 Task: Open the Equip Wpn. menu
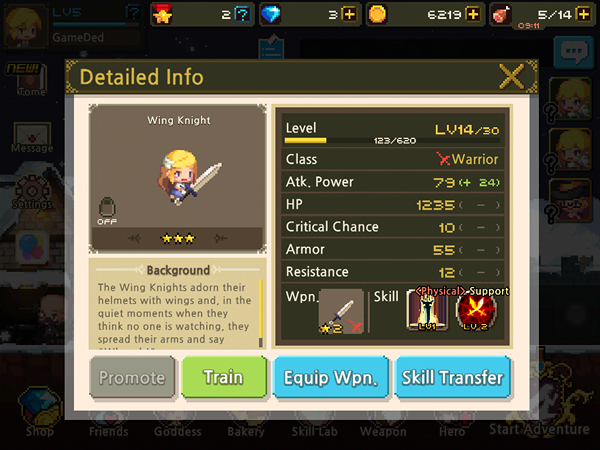coord(328,377)
